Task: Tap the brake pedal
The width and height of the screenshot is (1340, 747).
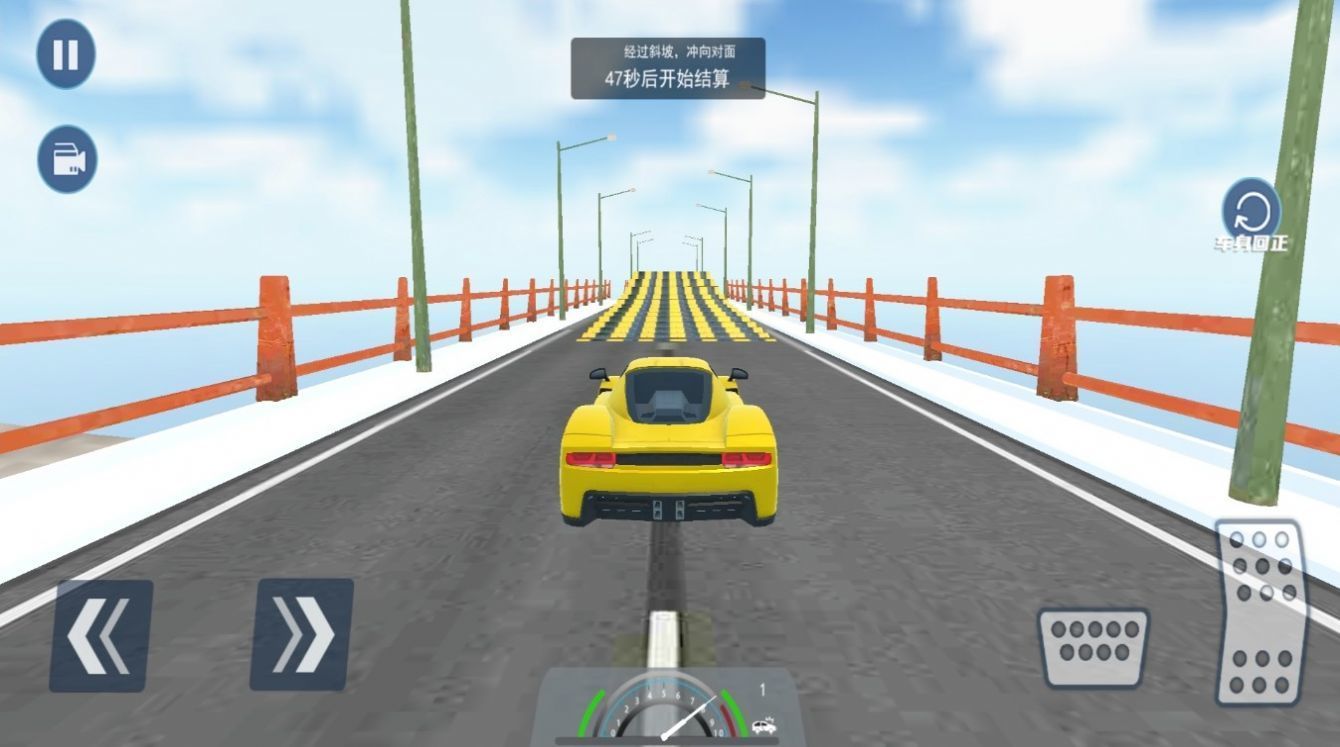Action: point(1093,647)
